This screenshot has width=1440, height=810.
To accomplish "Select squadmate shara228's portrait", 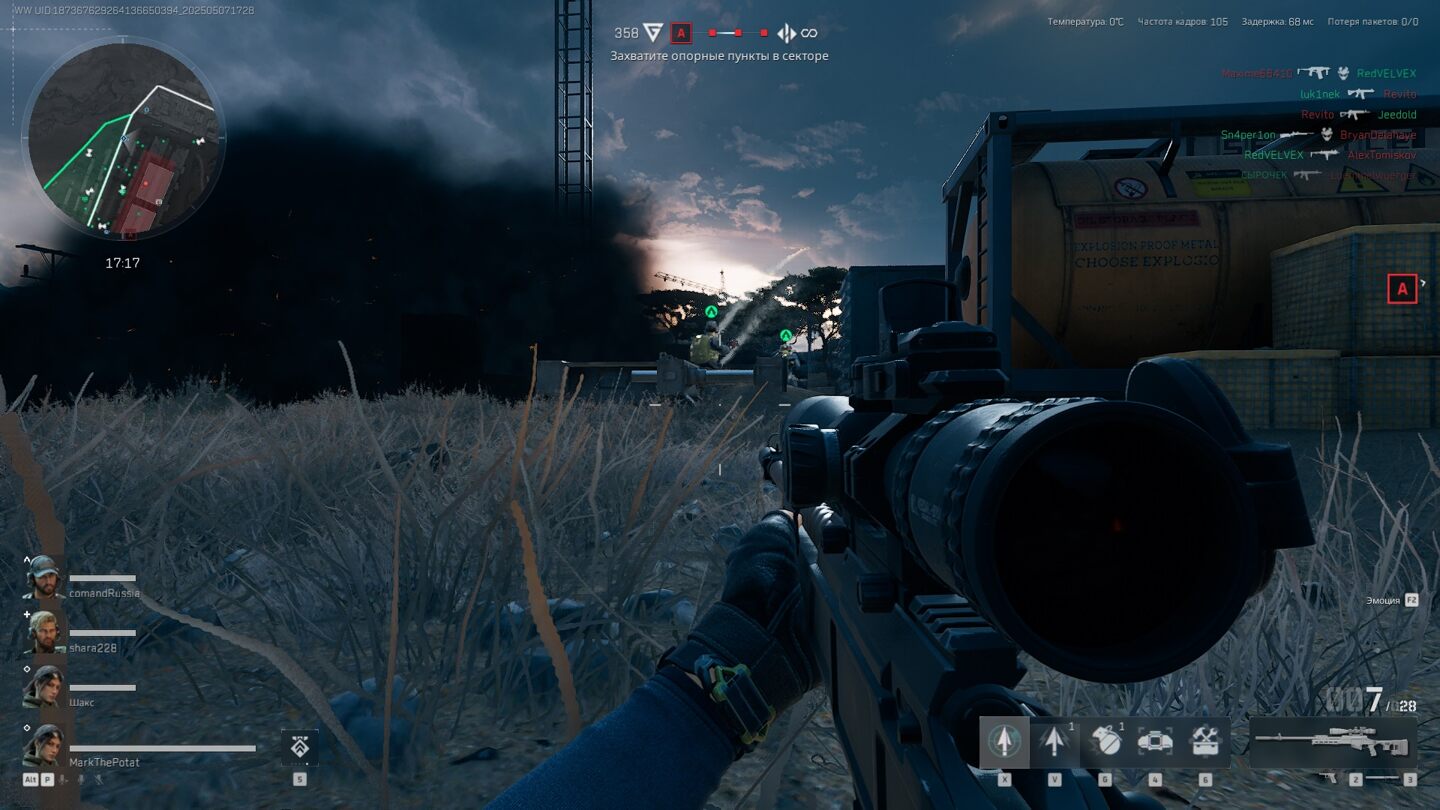I will click(x=43, y=632).
